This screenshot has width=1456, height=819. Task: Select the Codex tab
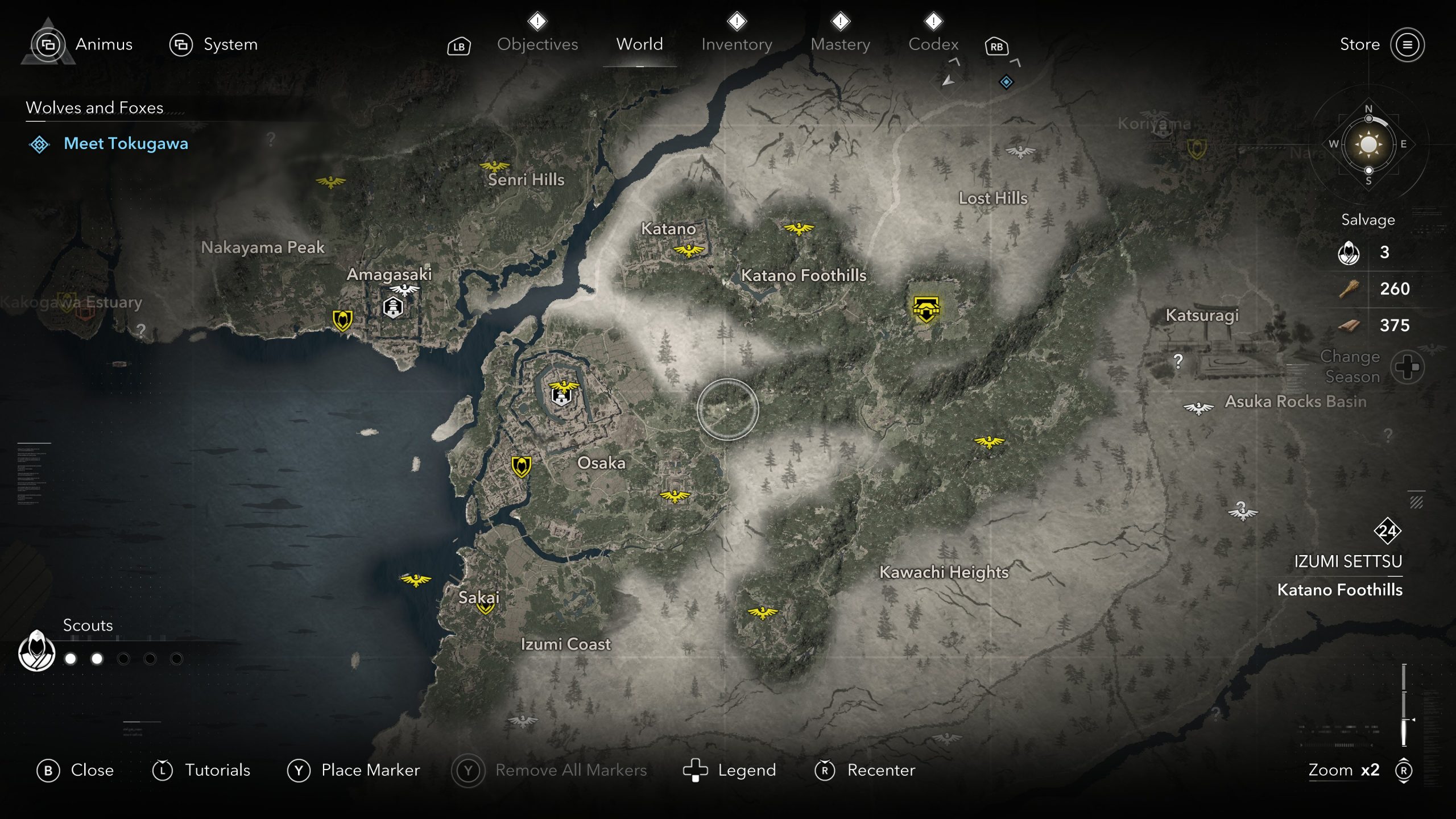[x=933, y=44]
